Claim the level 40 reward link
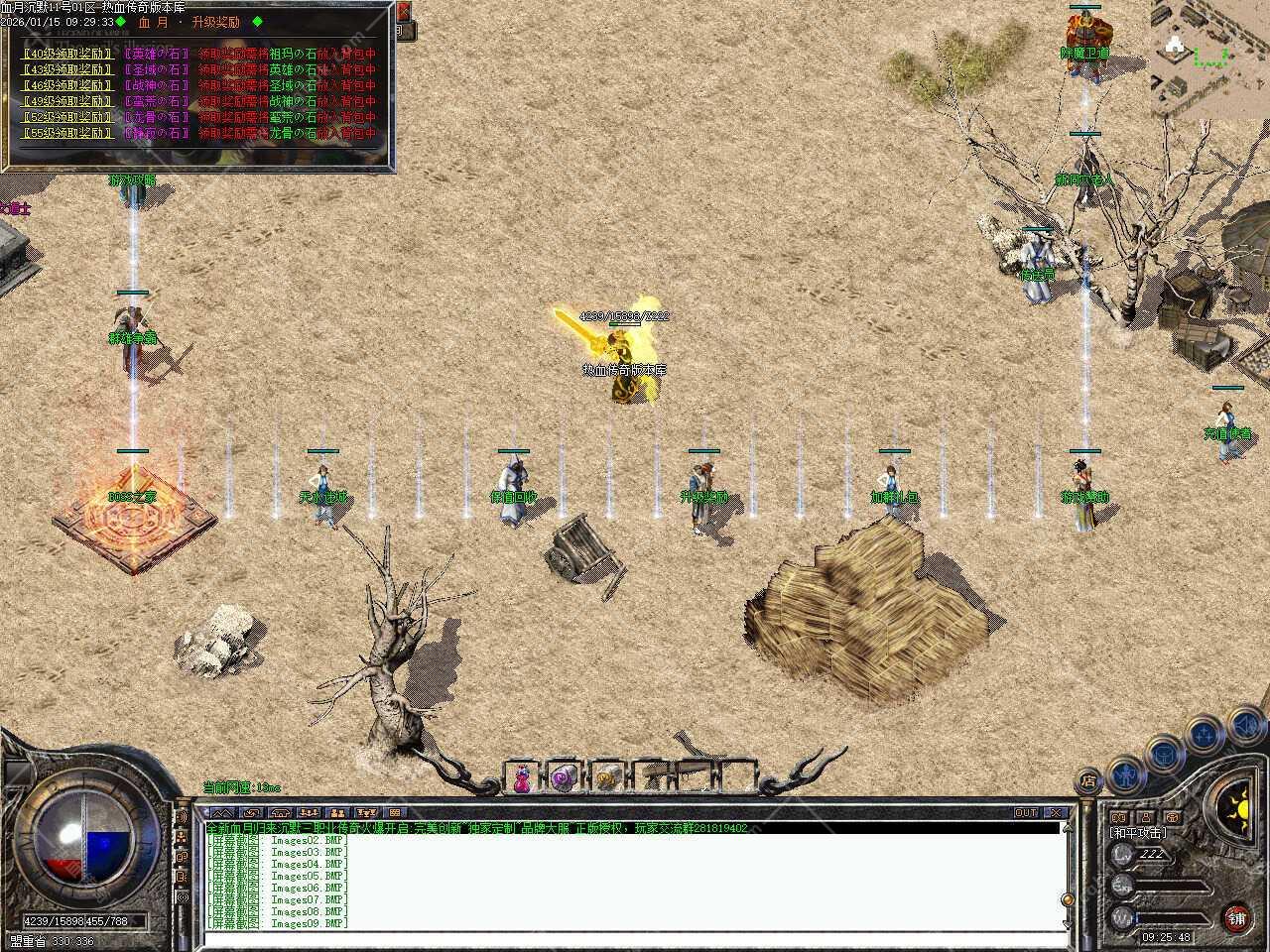This screenshot has height=952, width=1270. tap(67, 55)
